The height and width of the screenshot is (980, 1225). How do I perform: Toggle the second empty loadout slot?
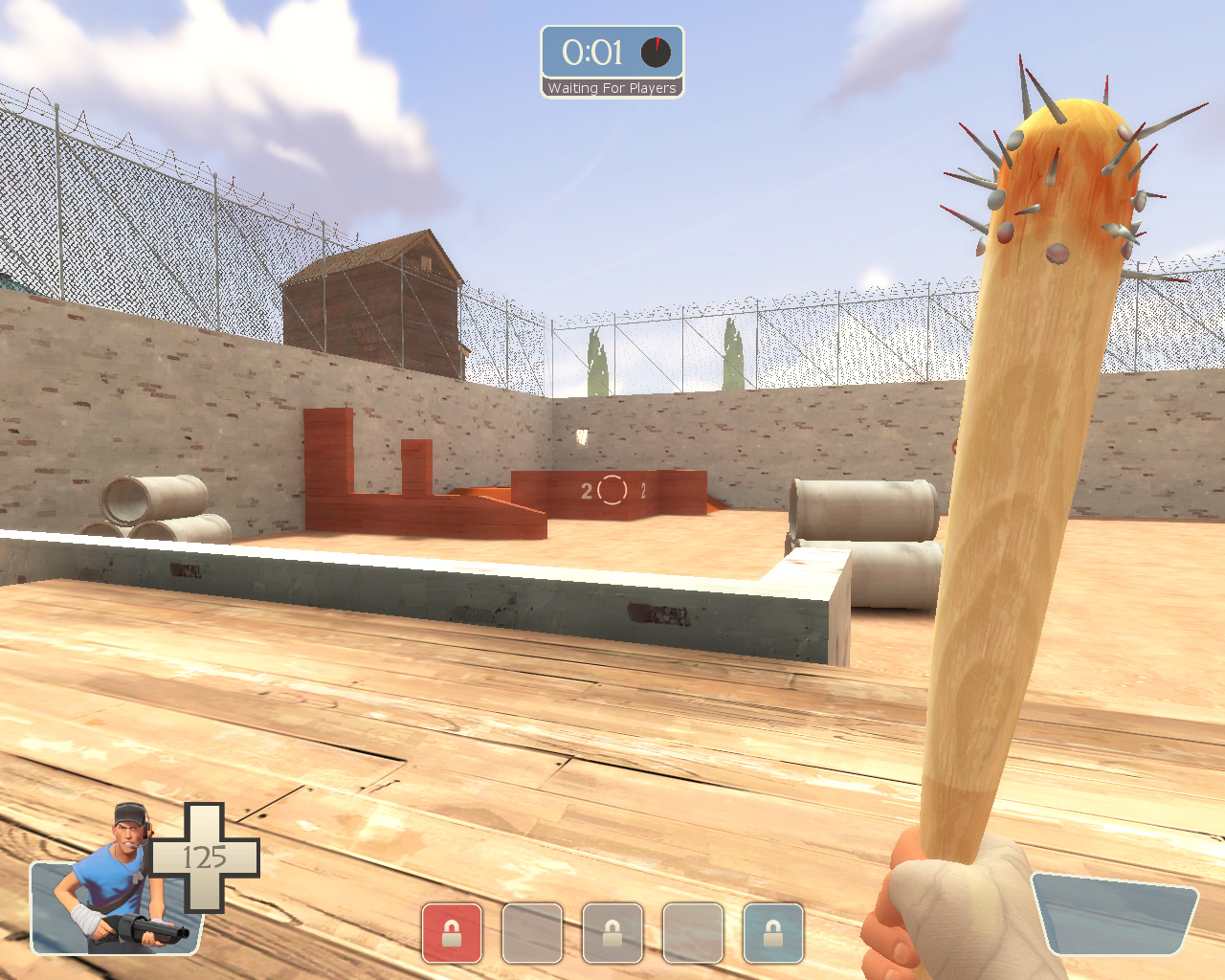[532, 933]
